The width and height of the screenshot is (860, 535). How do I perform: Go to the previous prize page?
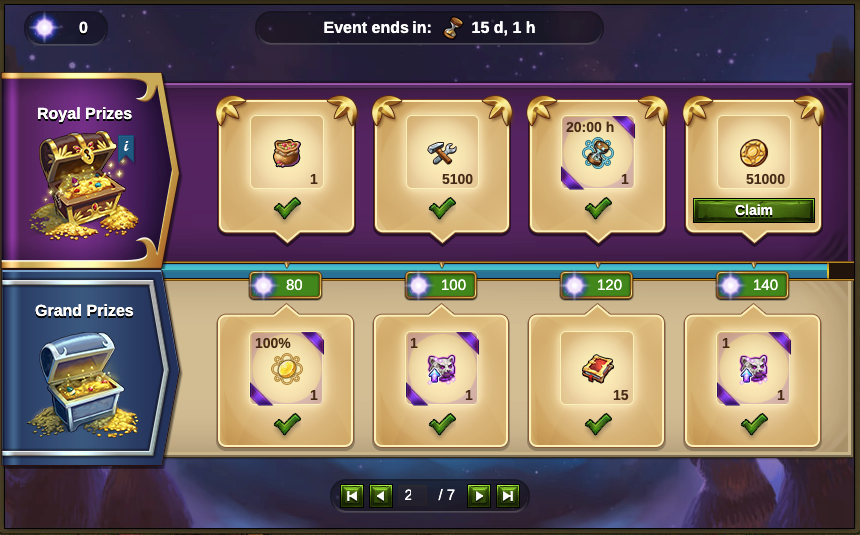point(380,496)
